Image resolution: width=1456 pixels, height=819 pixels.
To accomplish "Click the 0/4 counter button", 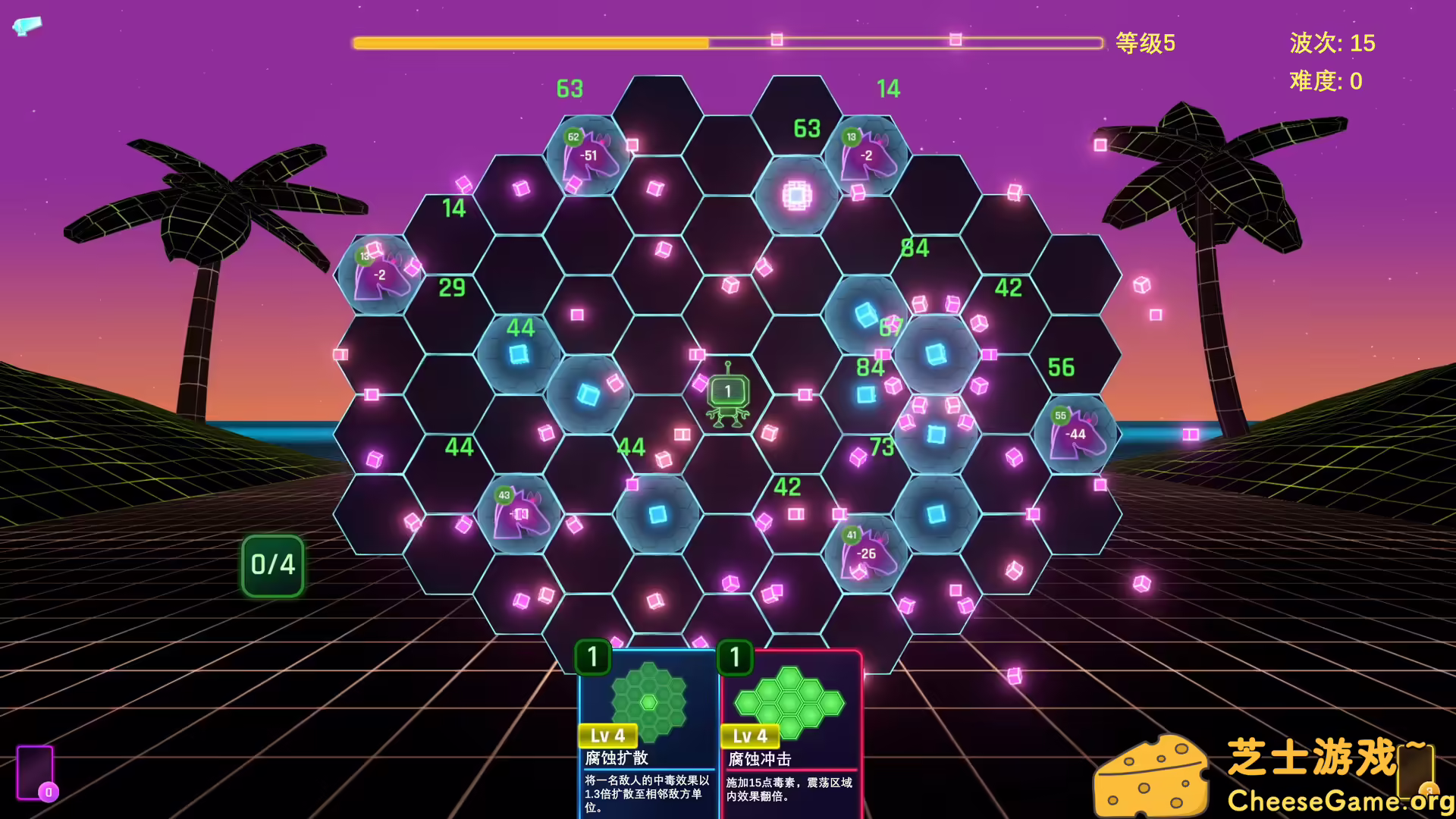I will pos(271,564).
